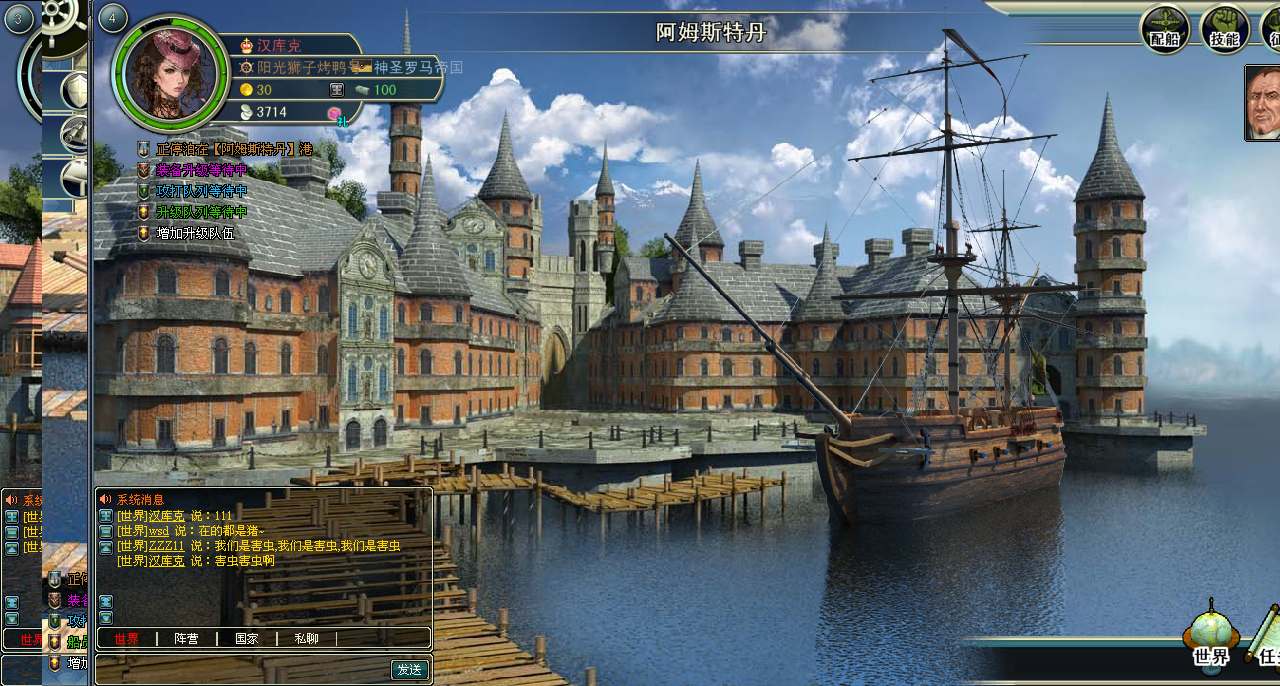The width and height of the screenshot is (1280, 686).
Task: Select the 世界 chat channel tab
Action: click(127, 638)
